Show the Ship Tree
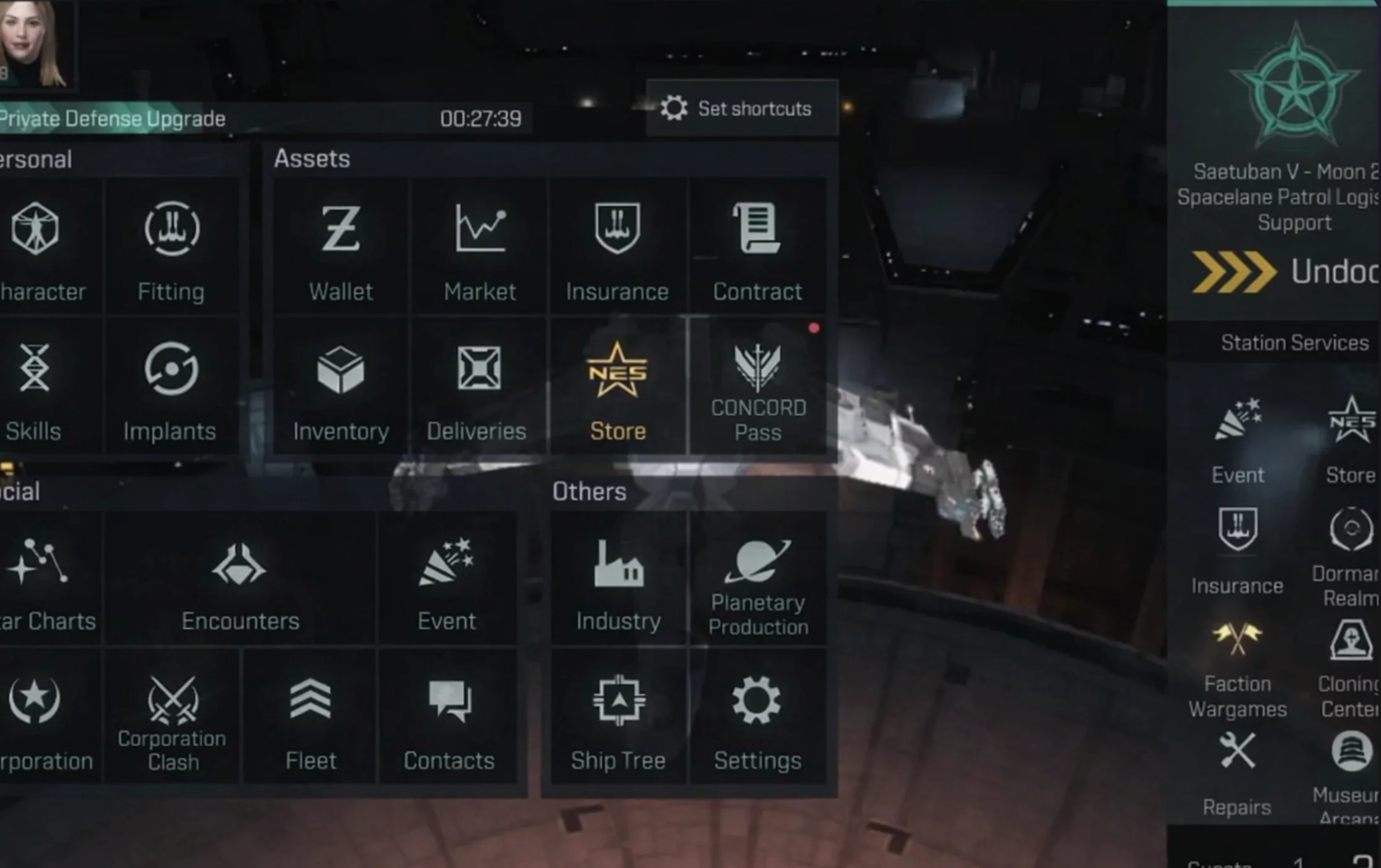Screen dimensions: 1381x868 [618, 718]
